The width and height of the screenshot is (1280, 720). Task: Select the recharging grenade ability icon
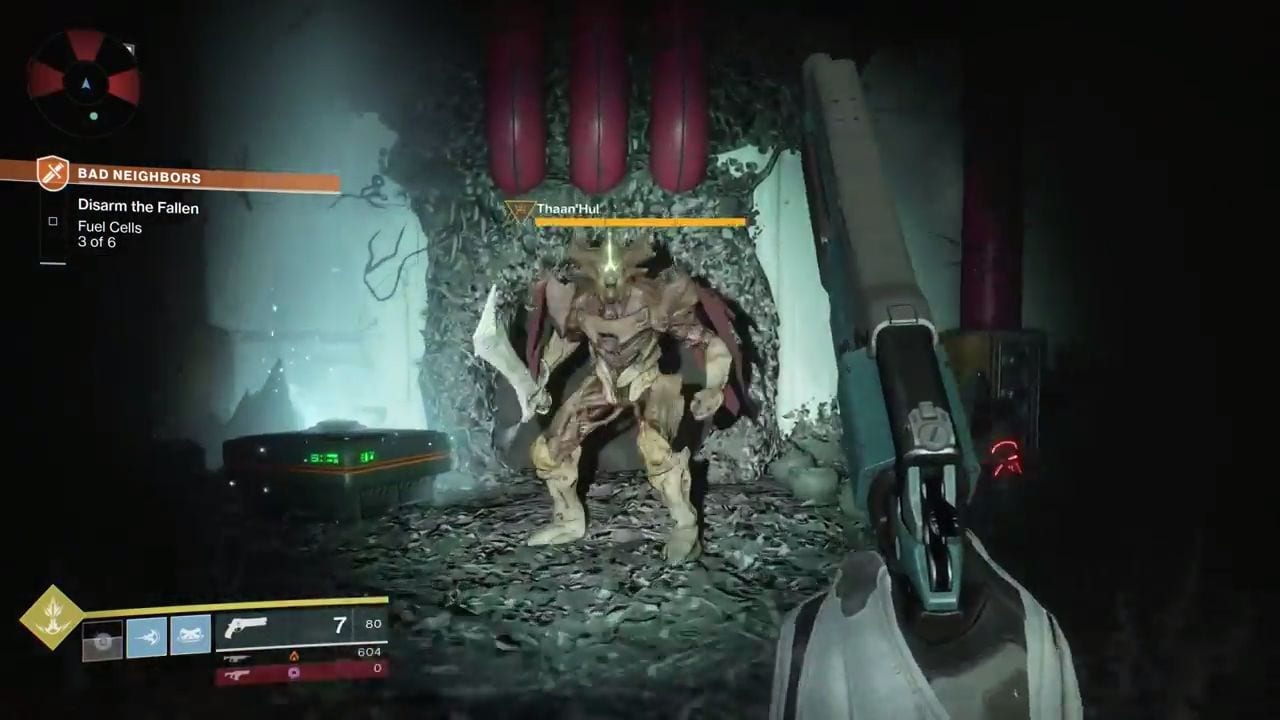point(102,638)
